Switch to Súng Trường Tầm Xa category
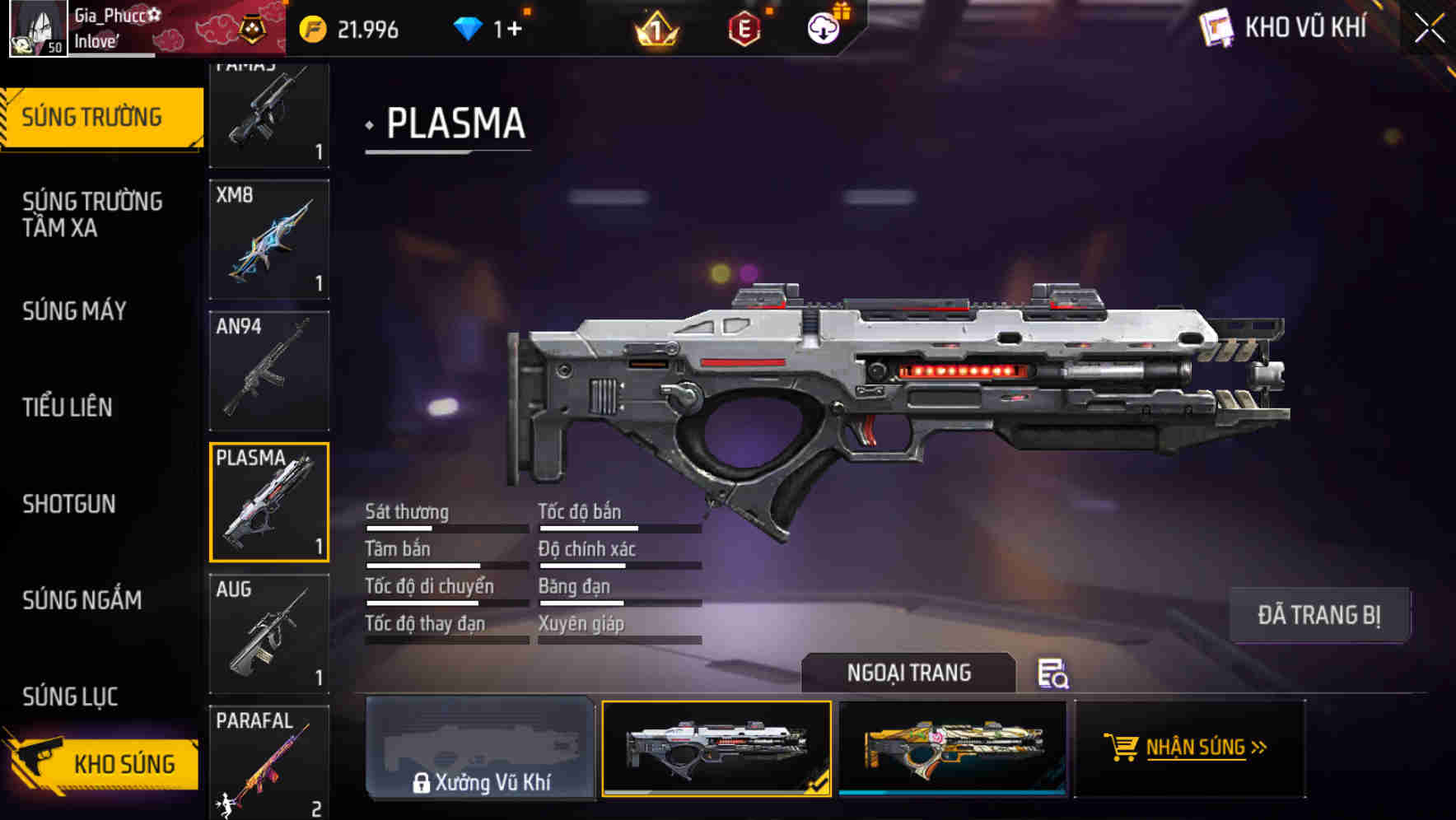The image size is (1456, 820). pyautogui.click(x=92, y=215)
